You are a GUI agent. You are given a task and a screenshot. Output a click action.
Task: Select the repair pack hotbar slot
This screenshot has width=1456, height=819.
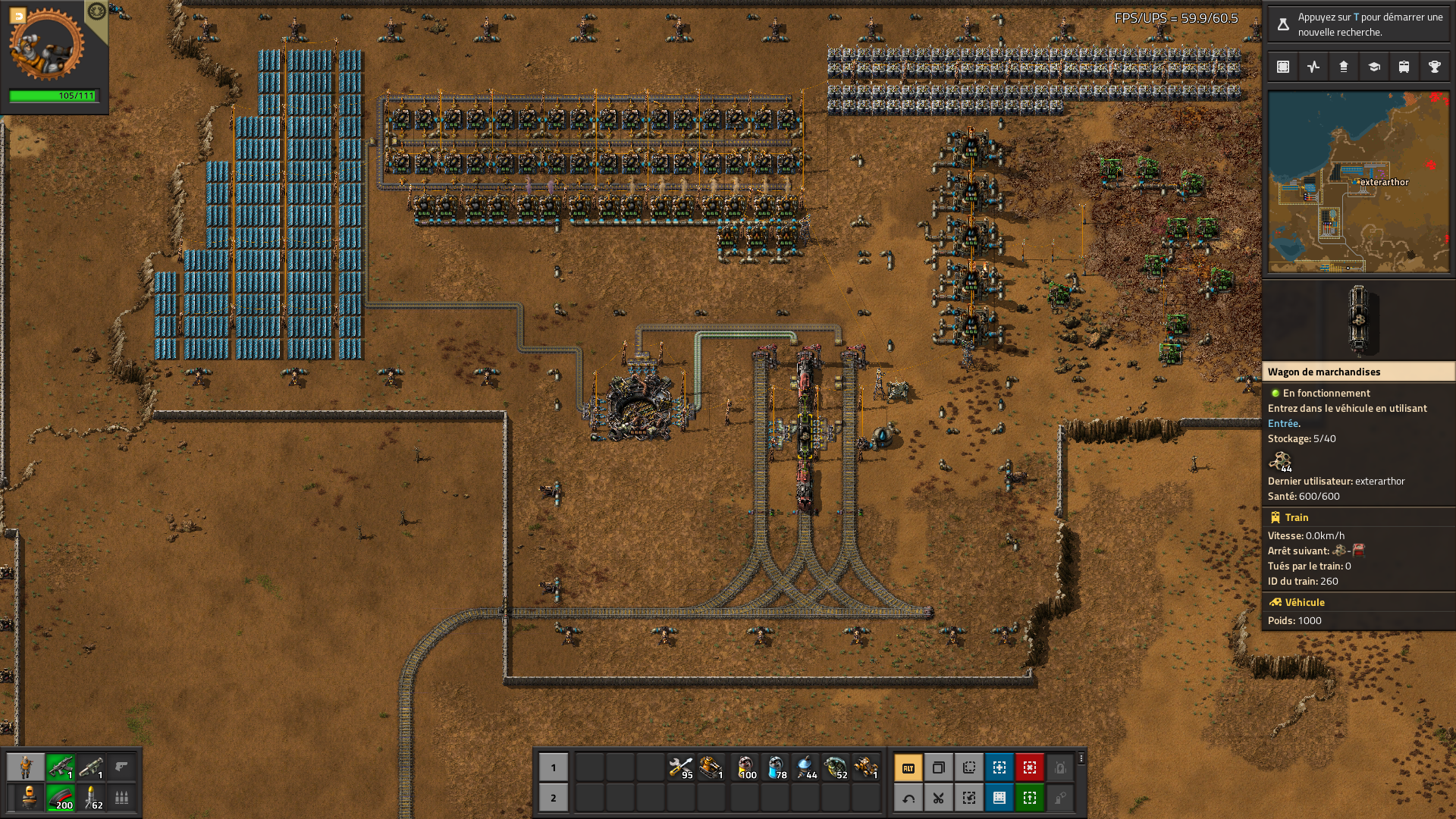(x=681, y=767)
